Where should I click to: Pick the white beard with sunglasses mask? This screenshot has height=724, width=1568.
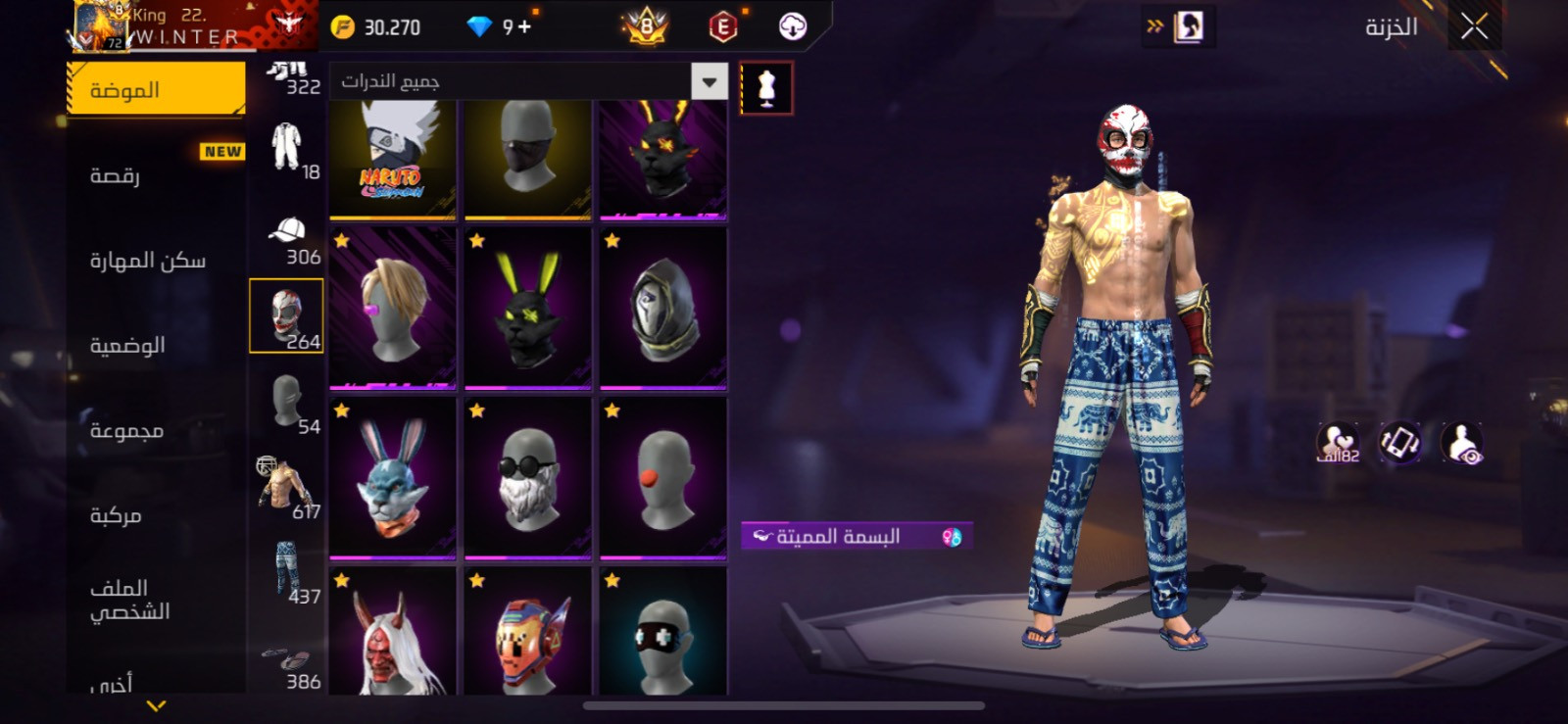(528, 478)
